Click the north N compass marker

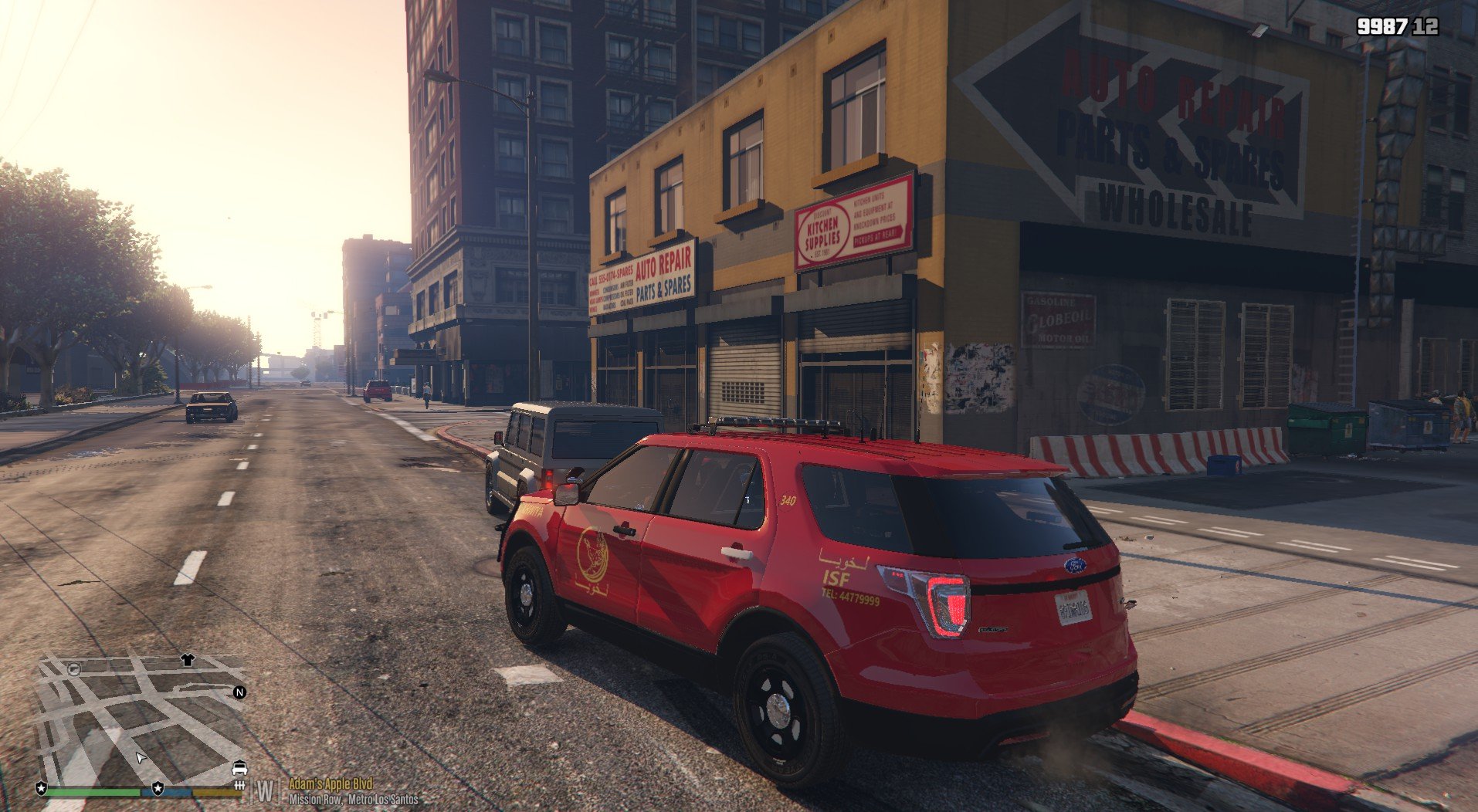tap(239, 692)
